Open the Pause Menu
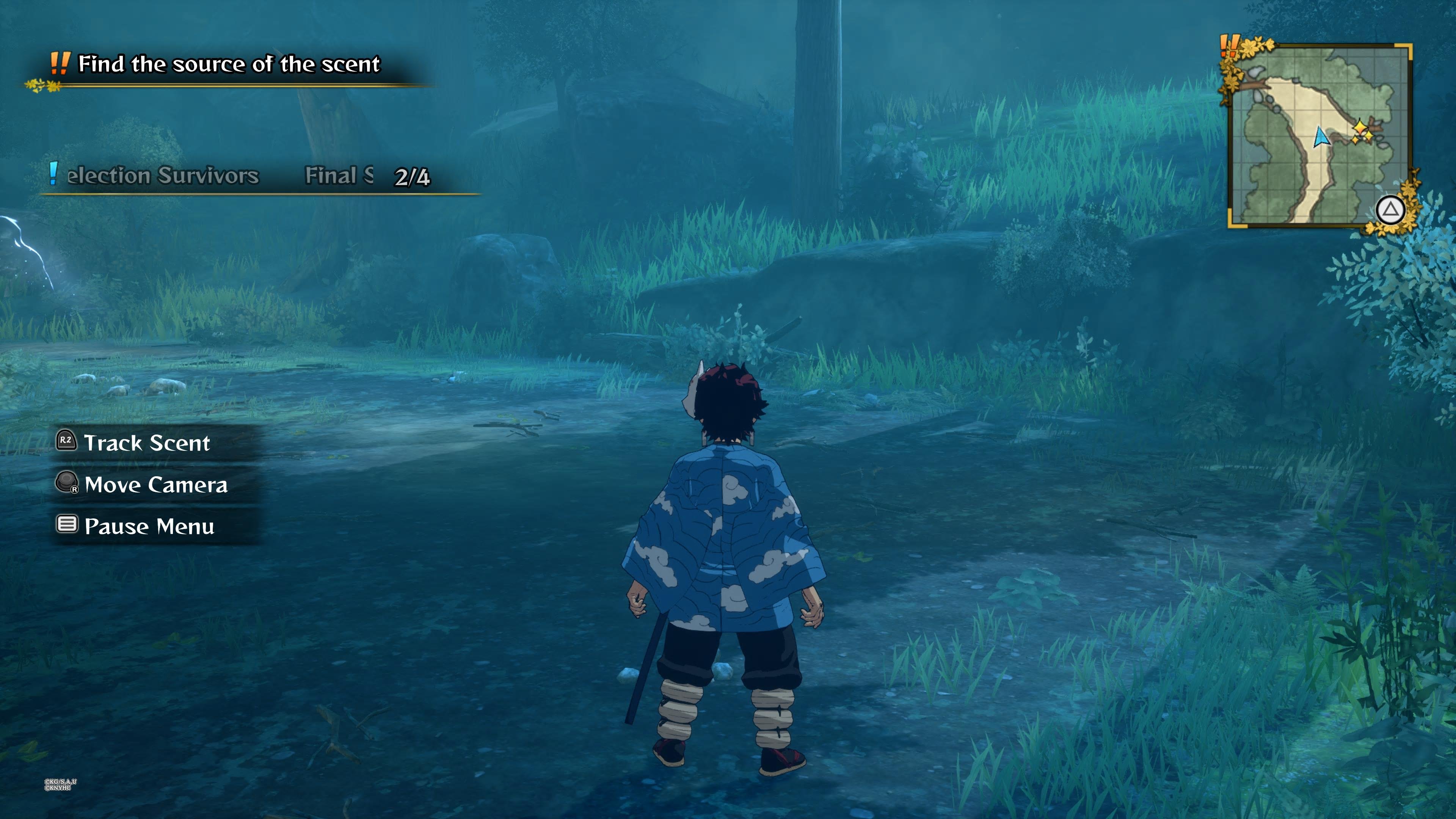Screen dimensions: 1456x819 click(149, 527)
